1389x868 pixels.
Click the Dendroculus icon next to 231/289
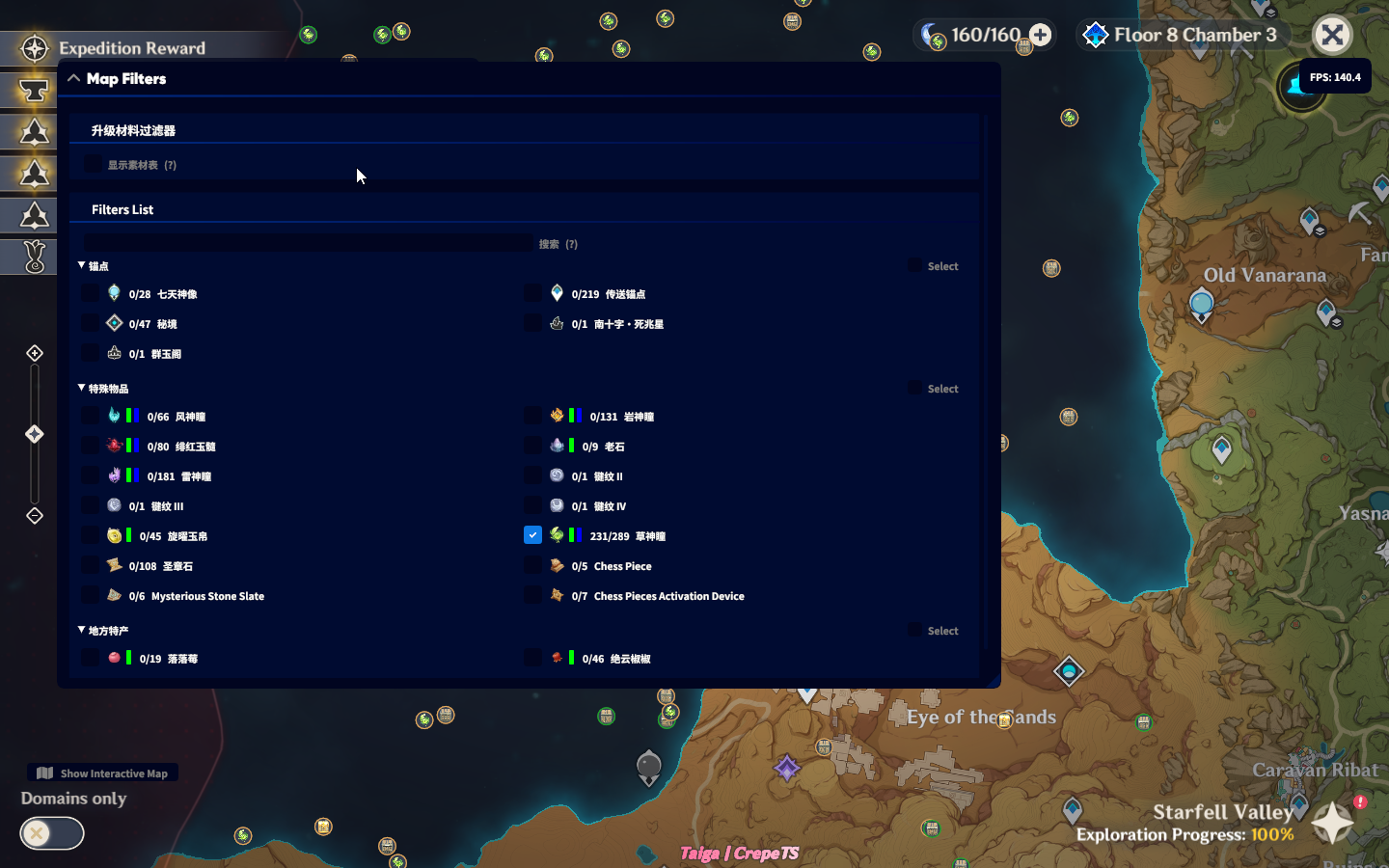pos(558,534)
